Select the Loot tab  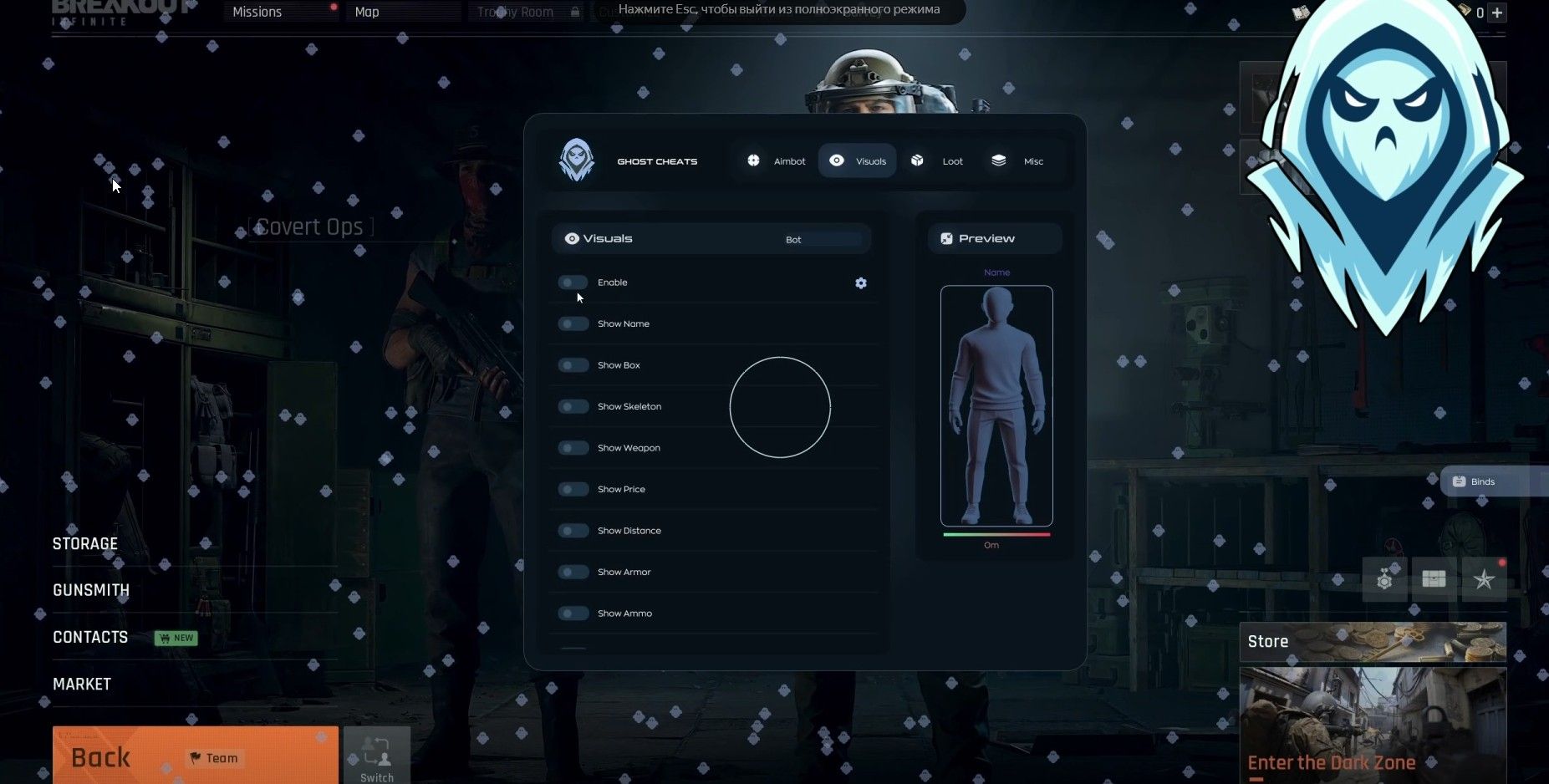pos(939,161)
